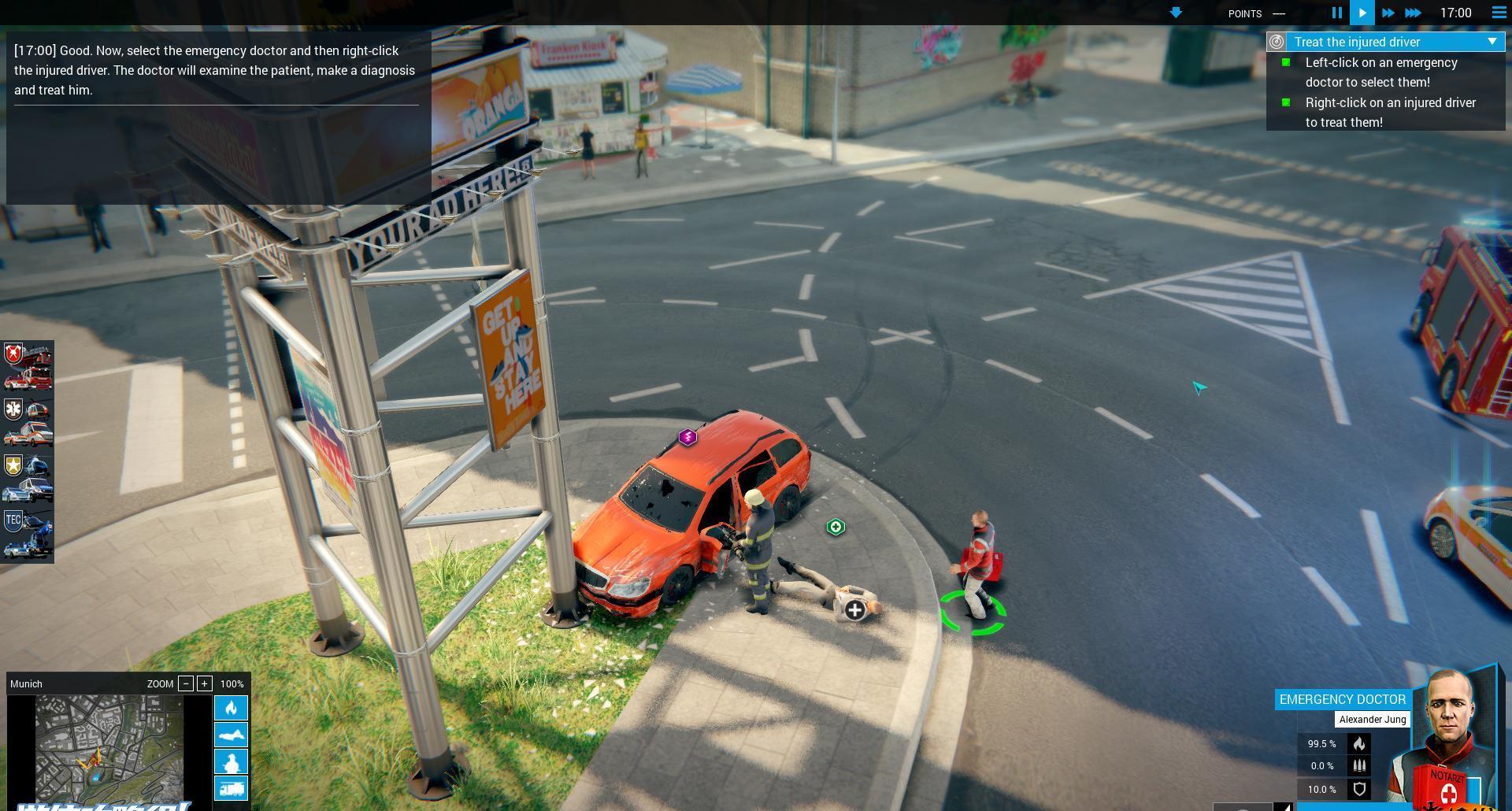Open the TEC technical vehicles category
The height and width of the screenshot is (811, 1512).
pos(28,534)
